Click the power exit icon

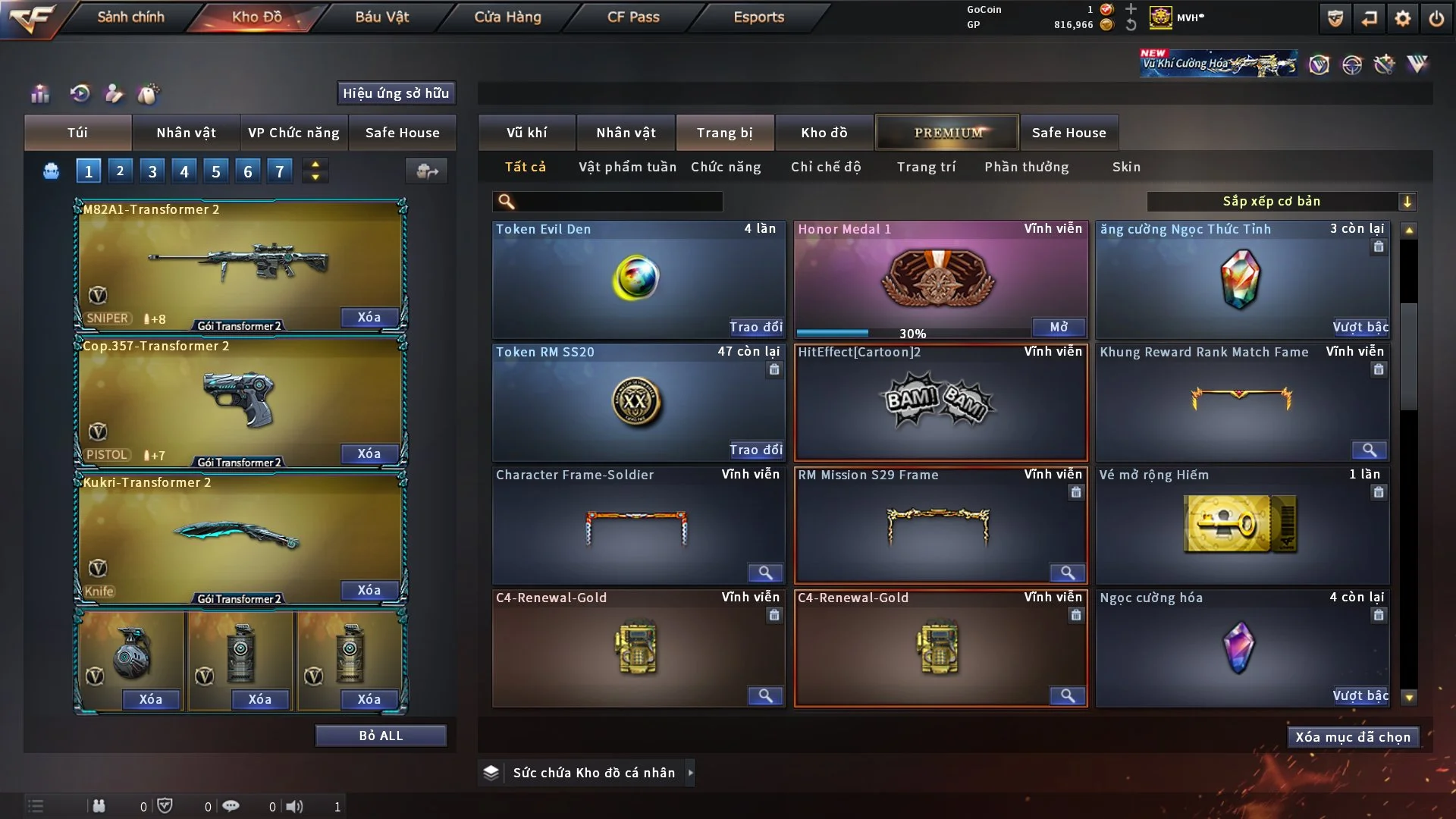click(1436, 18)
